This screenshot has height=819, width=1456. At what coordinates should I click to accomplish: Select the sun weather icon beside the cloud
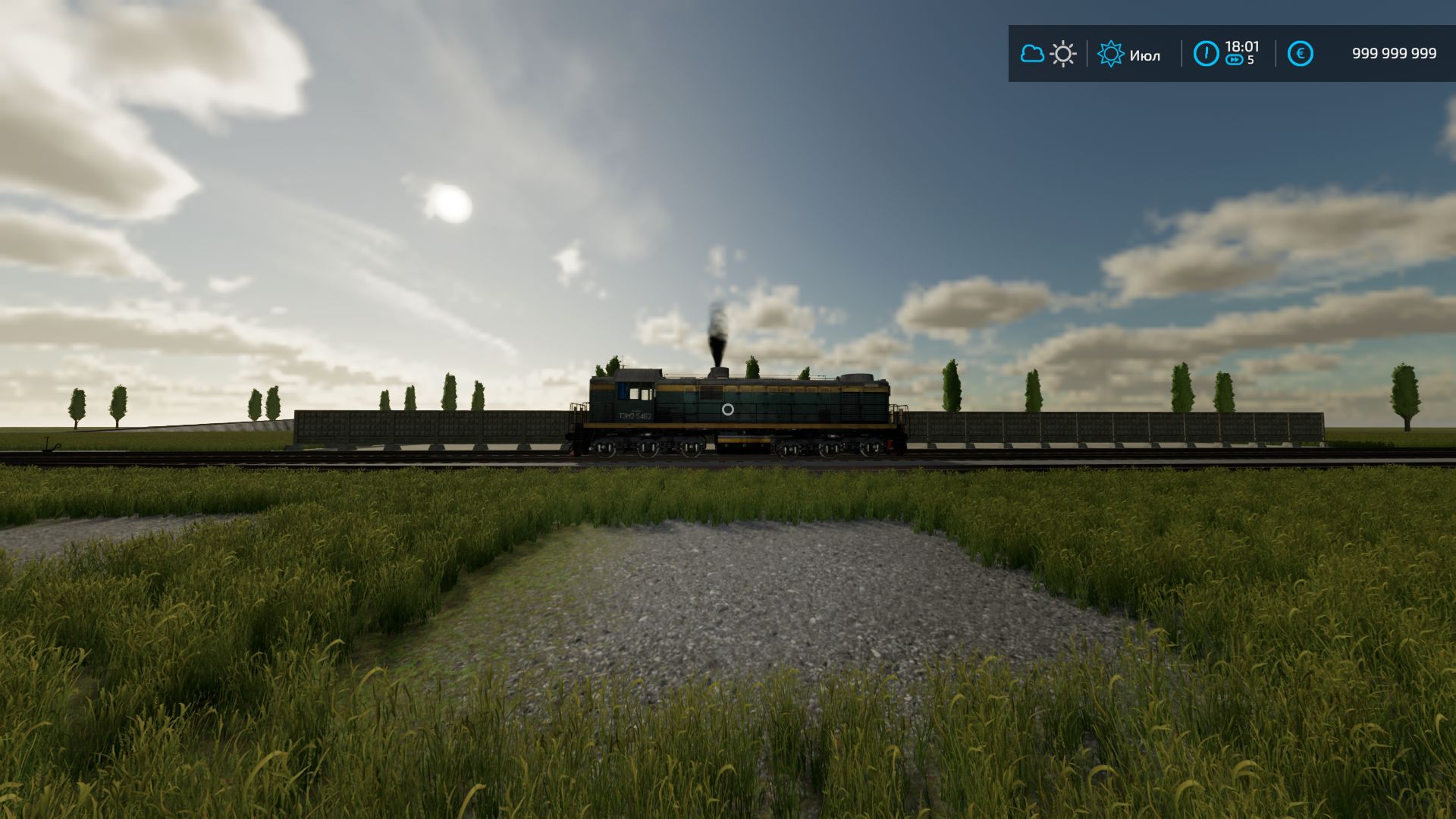pos(1063,55)
